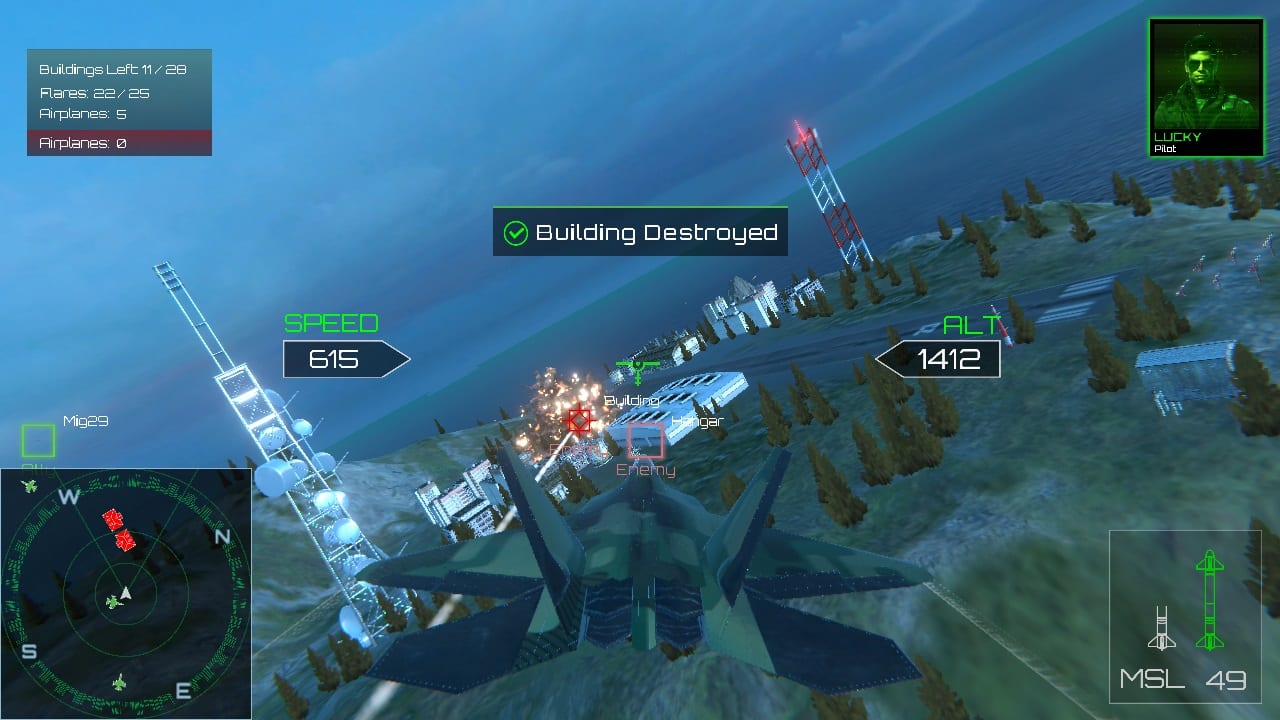Click the MSL 49 ammo readout
Screen dimensions: 1280x720
point(1178,679)
